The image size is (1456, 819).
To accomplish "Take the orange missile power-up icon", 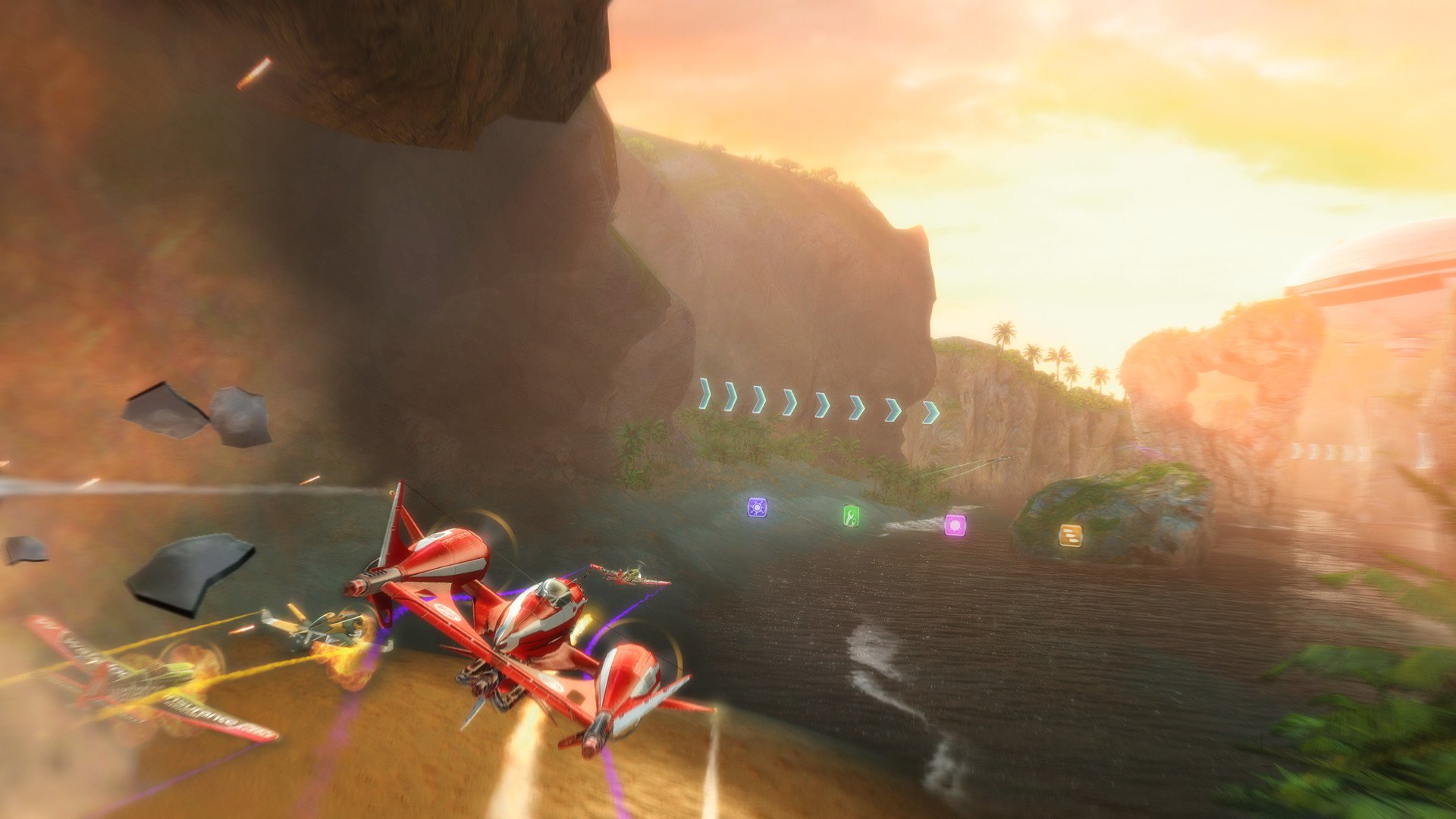I will coord(1070,535).
